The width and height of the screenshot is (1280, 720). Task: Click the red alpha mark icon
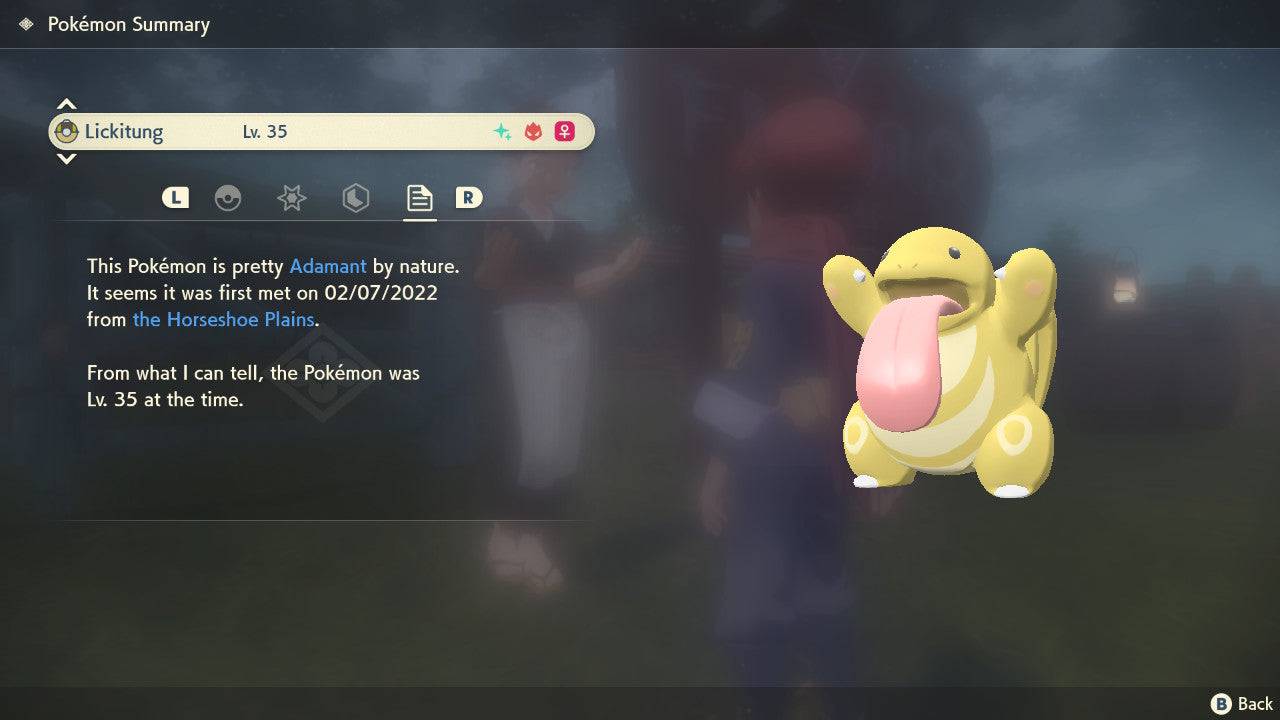click(532, 131)
